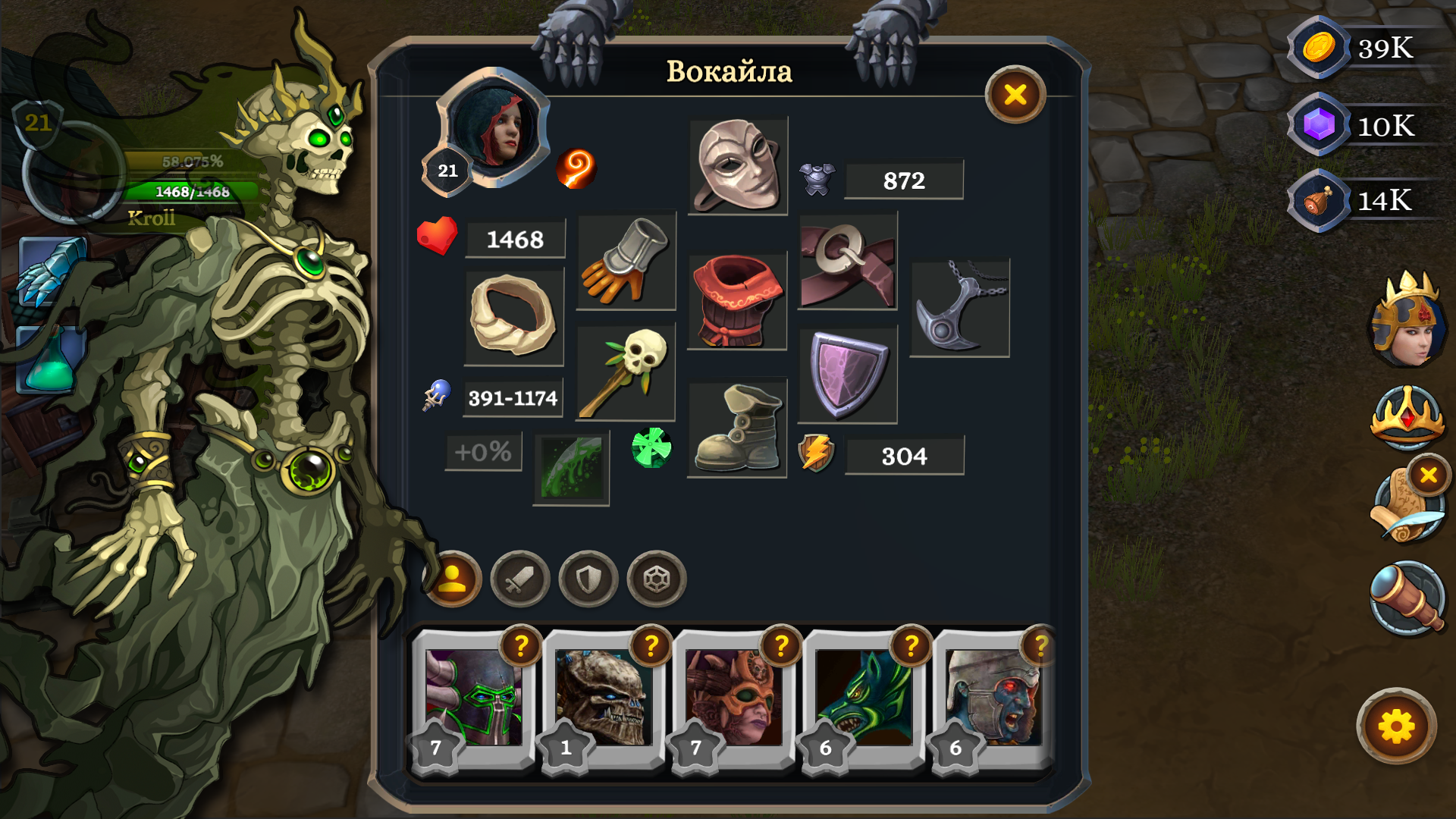Viewport: 1456px width, 819px height.
Task: Select the belt with ring buckle slot
Action: (847, 262)
